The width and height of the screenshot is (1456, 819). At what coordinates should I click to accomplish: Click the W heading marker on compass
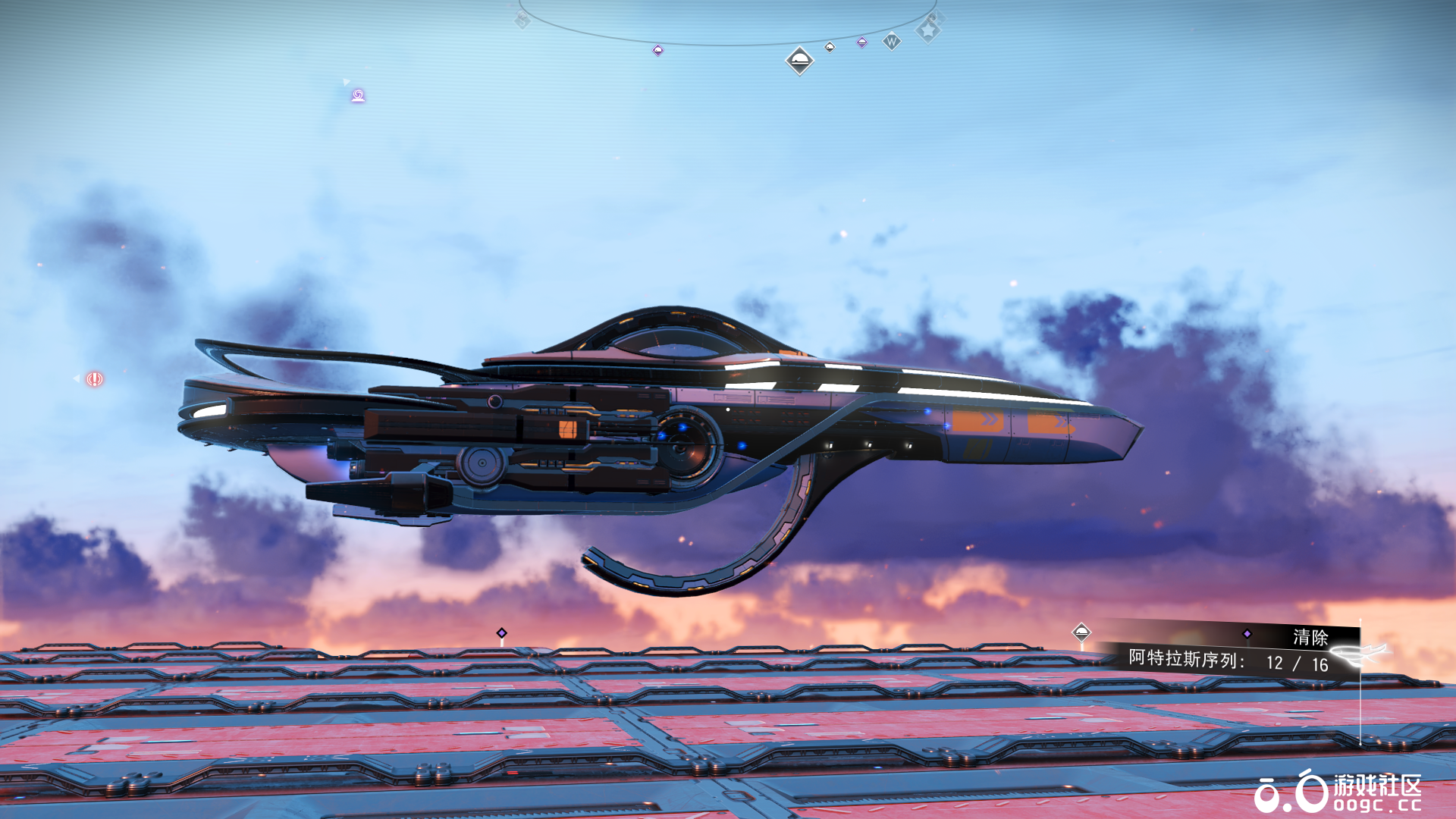pyautogui.click(x=892, y=42)
